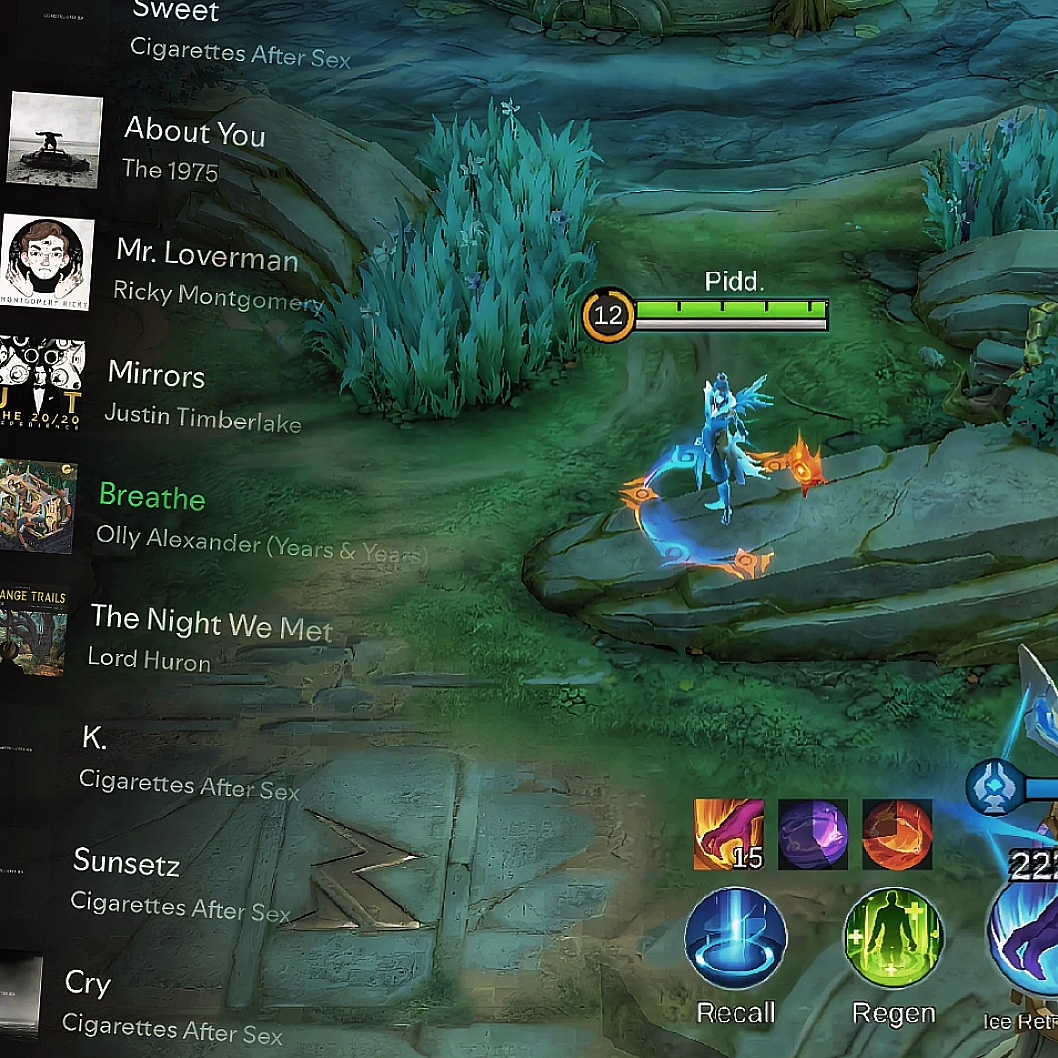Choose "The Night We Met" track
Screen dimensions: 1058x1058
(211, 622)
